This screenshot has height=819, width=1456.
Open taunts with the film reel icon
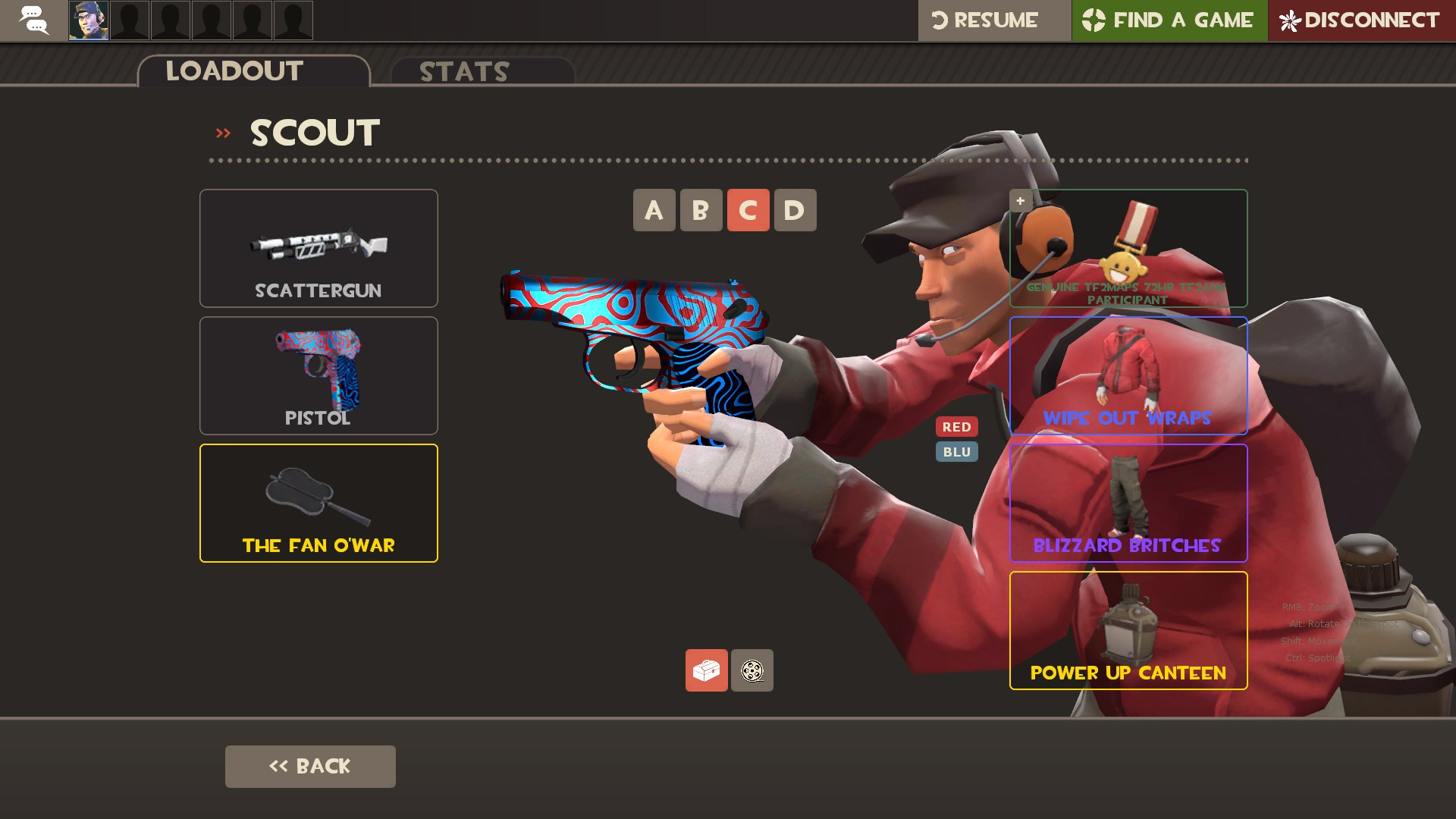pyautogui.click(x=752, y=670)
